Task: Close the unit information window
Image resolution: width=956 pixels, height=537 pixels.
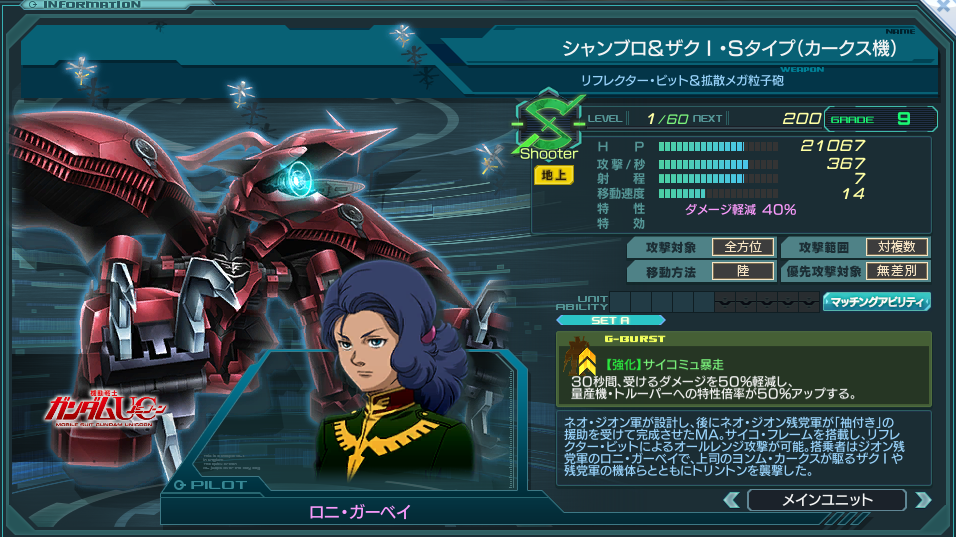Action: [x=945, y=6]
